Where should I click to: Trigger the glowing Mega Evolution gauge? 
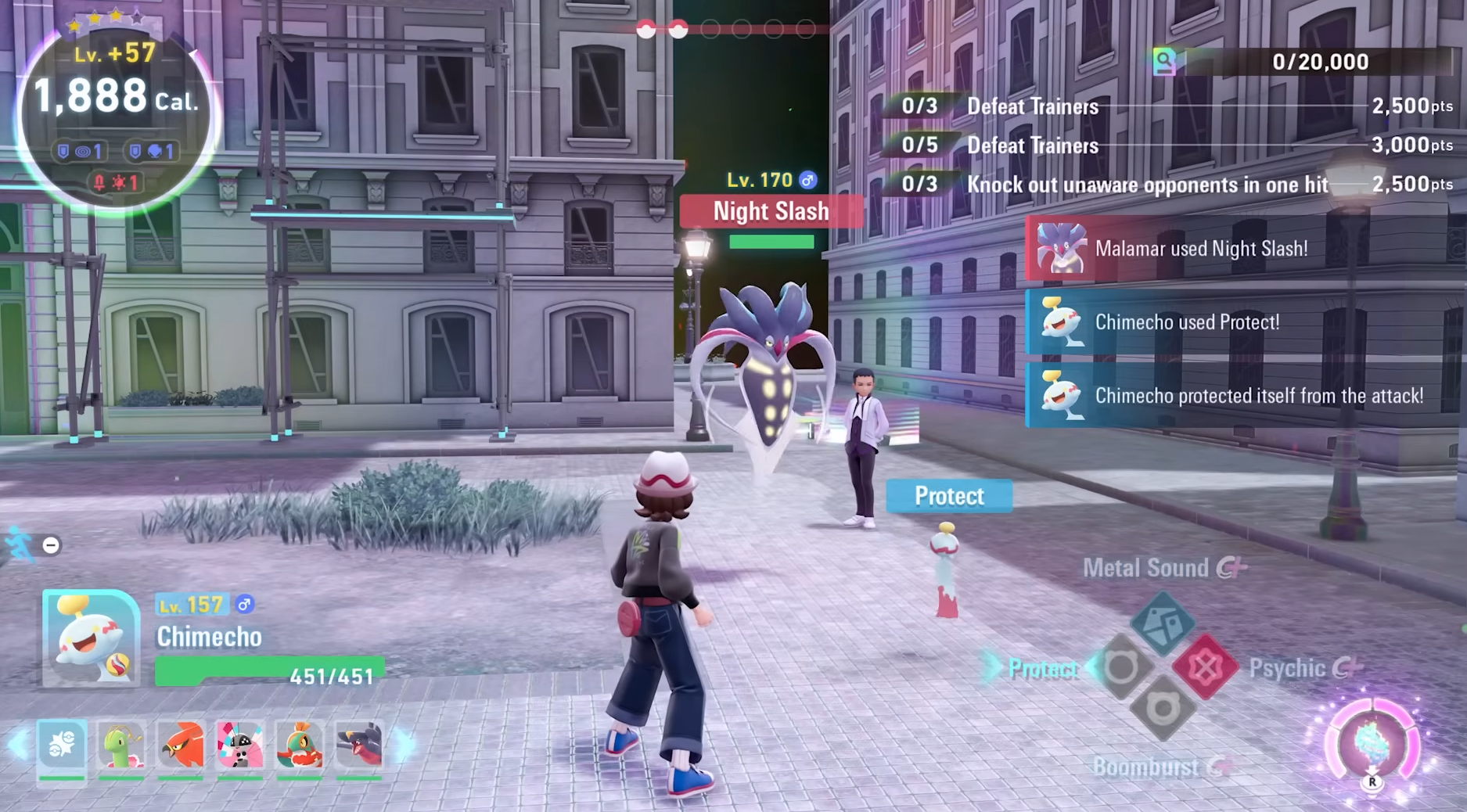pos(1372,746)
